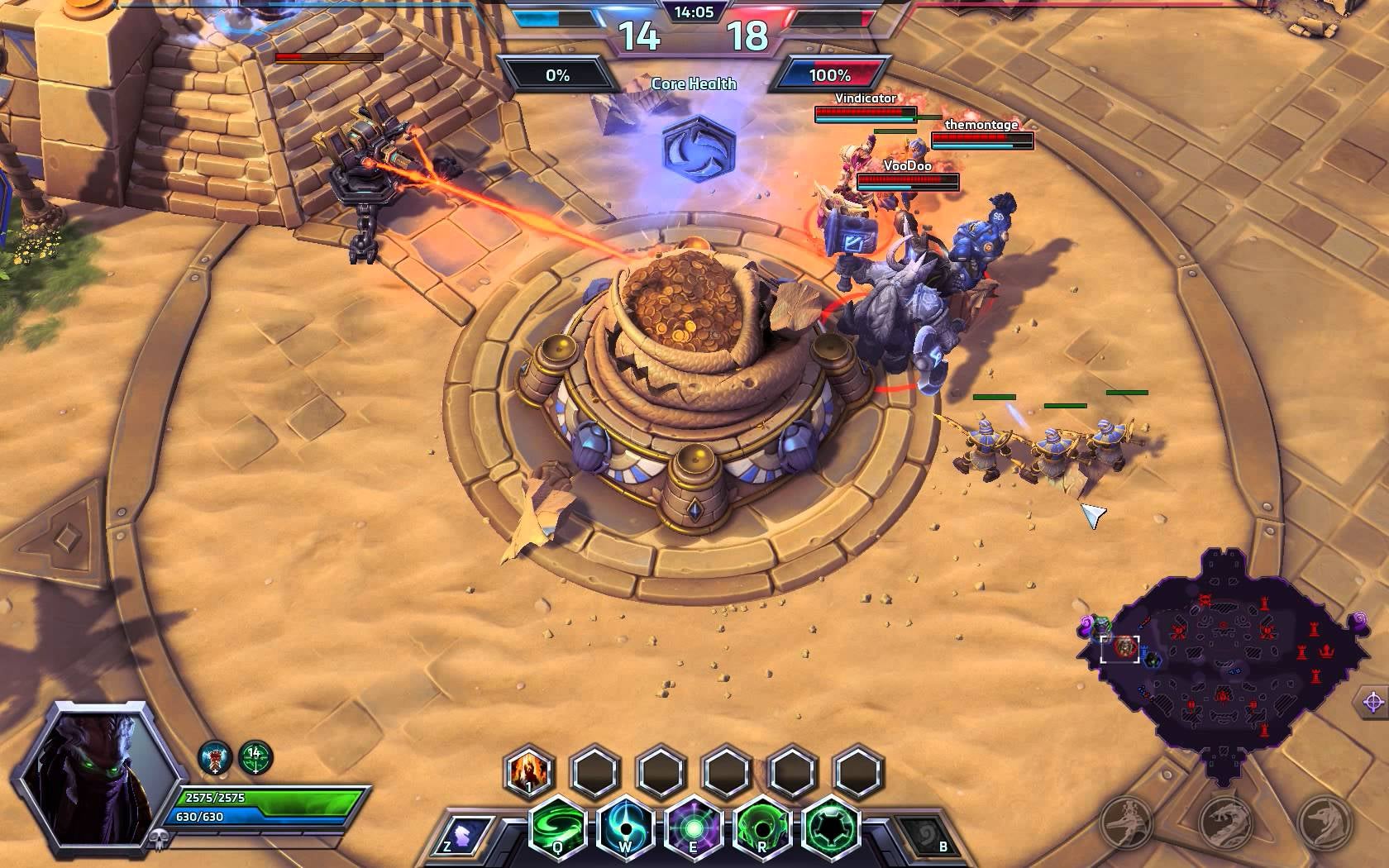Click the minimap to move the camera
The width and height of the screenshot is (1389, 868).
(1222, 661)
